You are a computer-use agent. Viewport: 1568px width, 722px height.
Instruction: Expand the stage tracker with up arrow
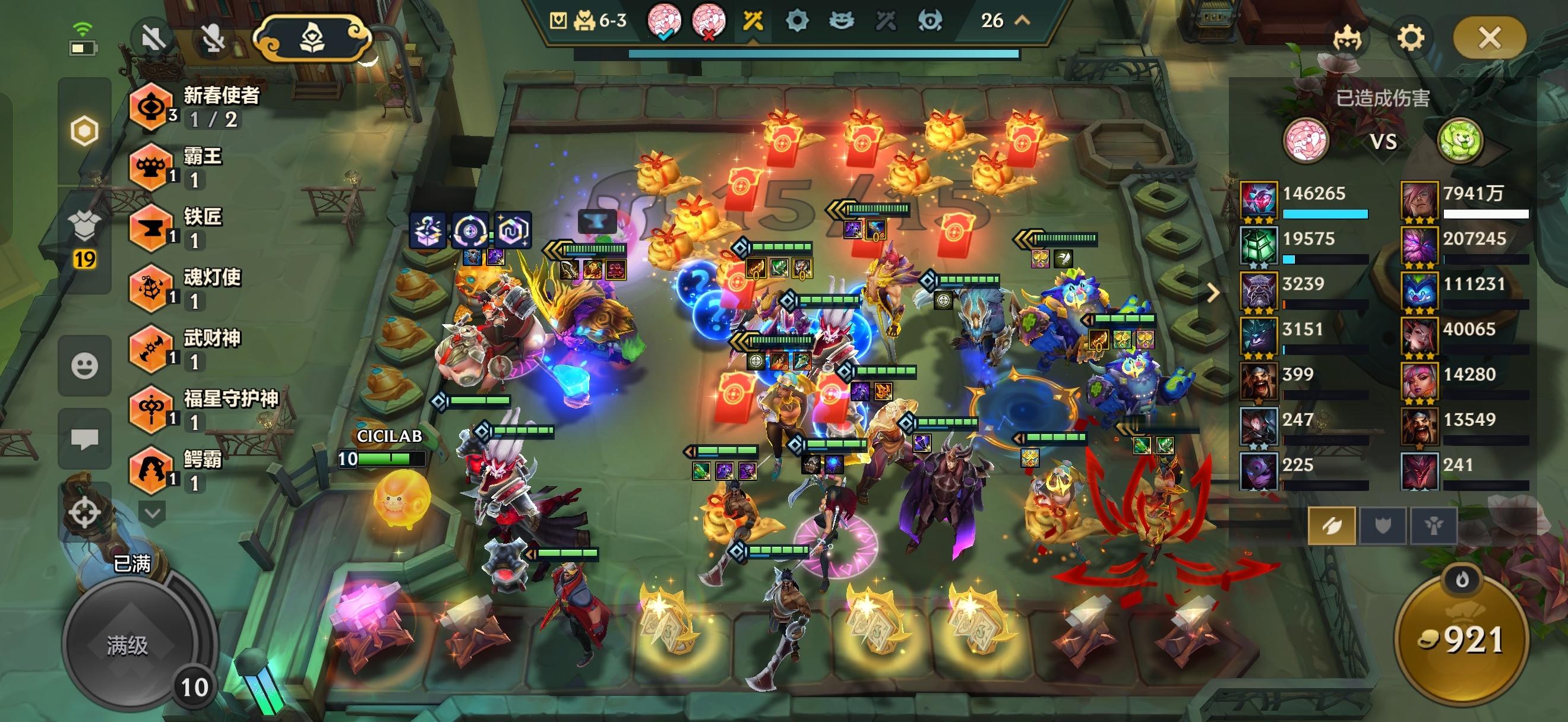pos(1023,21)
